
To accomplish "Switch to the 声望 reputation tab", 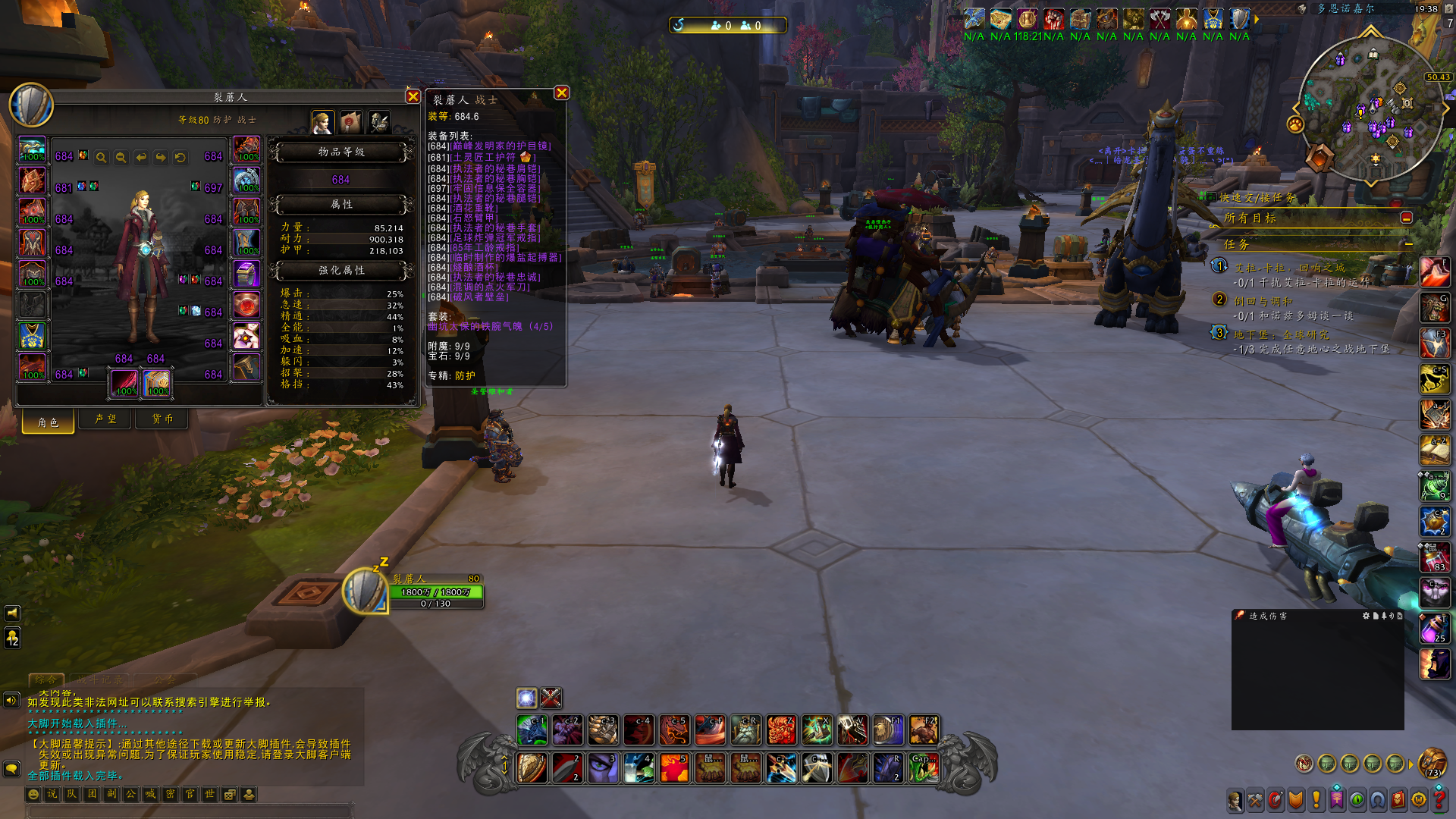I will pyautogui.click(x=105, y=419).
